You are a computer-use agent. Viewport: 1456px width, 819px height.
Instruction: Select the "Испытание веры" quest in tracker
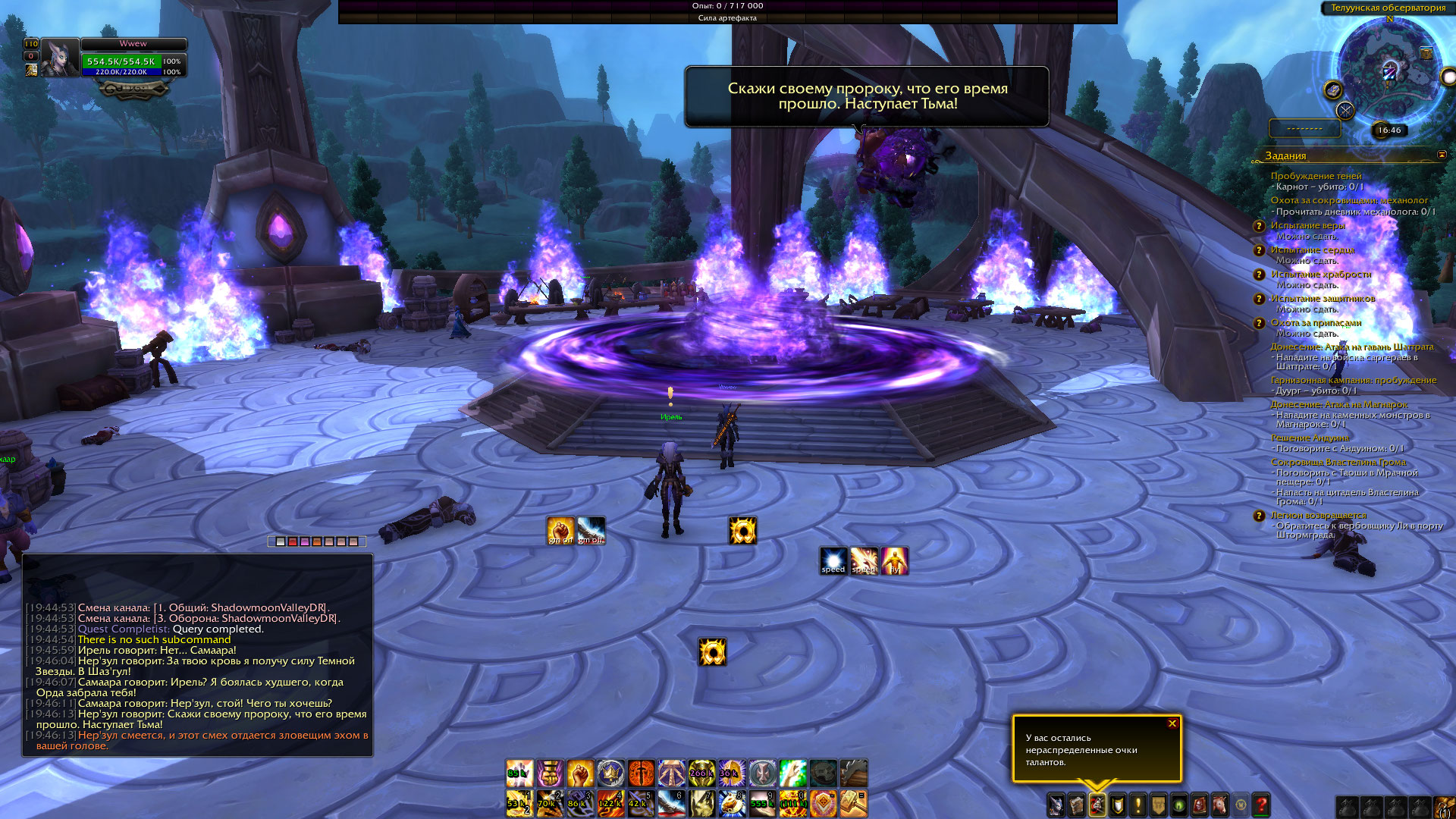pyautogui.click(x=1307, y=225)
